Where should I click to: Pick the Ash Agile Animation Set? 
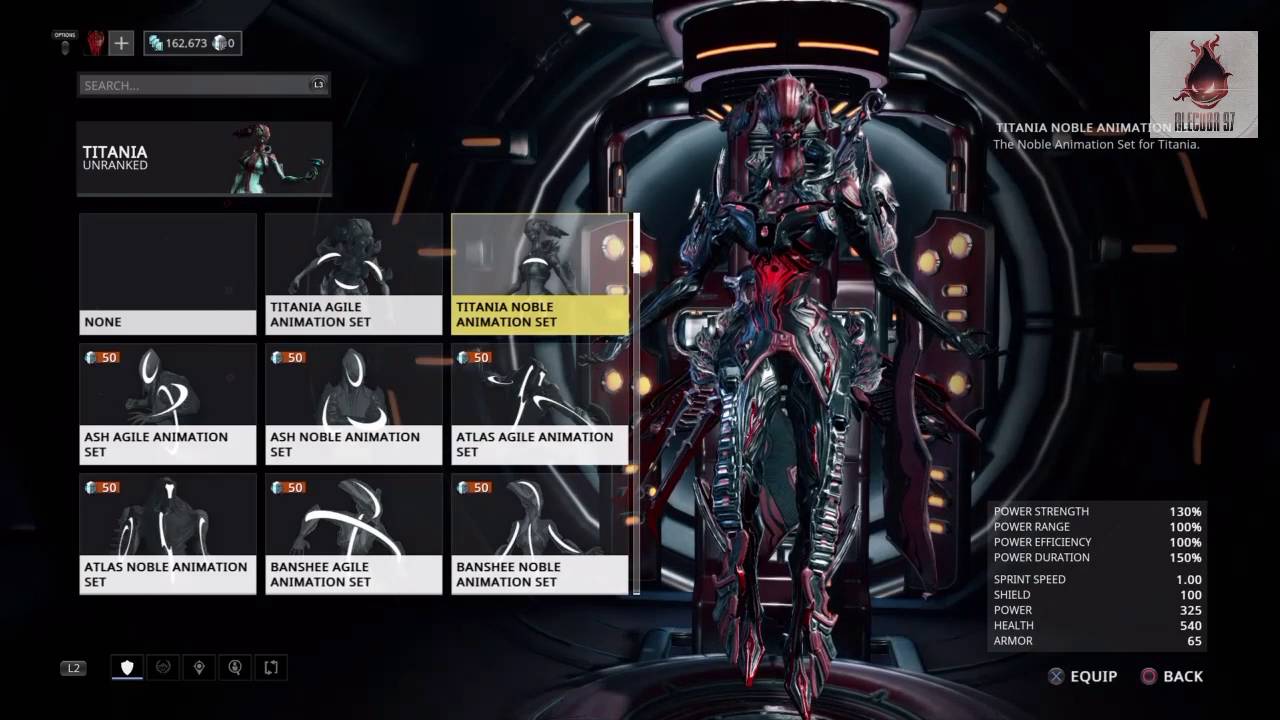168,403
